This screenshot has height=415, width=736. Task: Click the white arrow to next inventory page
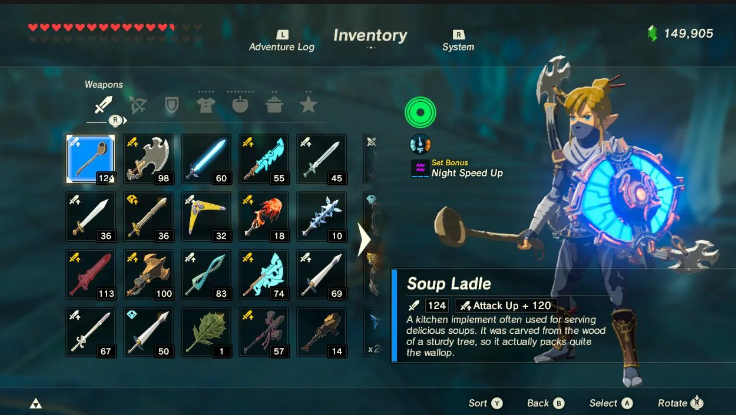(365, 239)
